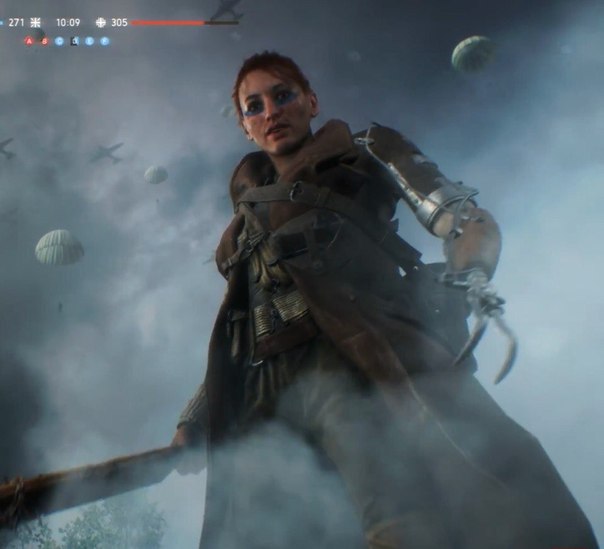Select the blue objective C flag icon

pos(59,41)
